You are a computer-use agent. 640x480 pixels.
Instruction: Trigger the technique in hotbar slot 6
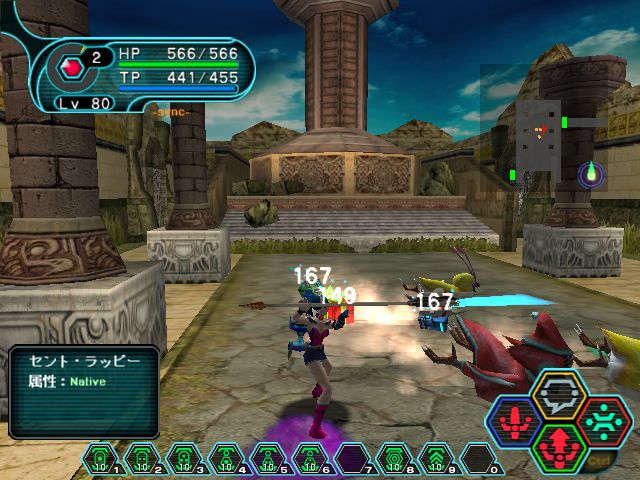point(311,460)
